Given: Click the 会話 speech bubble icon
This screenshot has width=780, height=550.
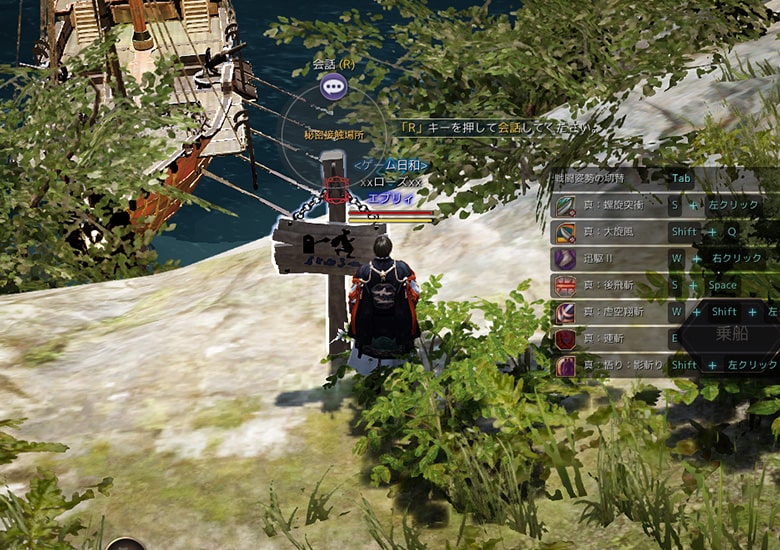Looking at the screenshot, I should point(333,86).
